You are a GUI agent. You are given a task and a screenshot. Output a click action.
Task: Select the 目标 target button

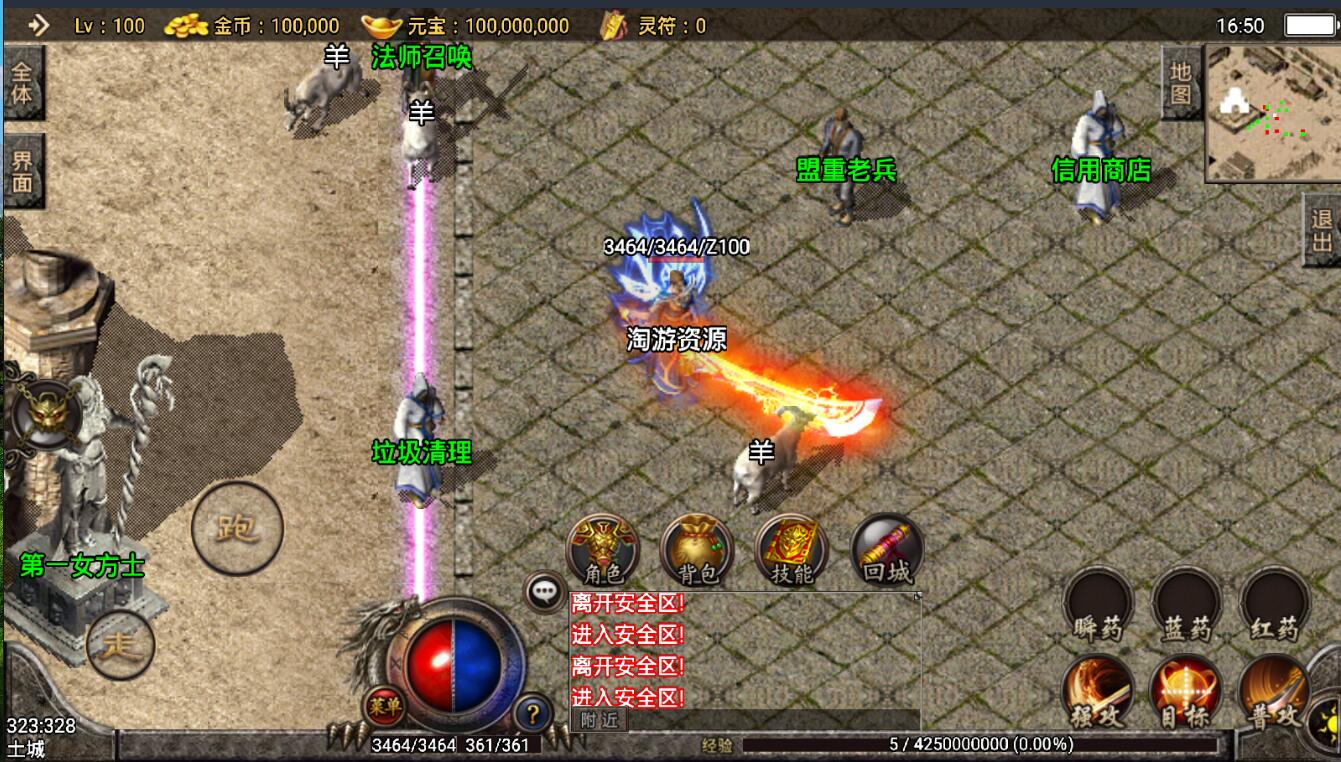(x=1186, y=692)
